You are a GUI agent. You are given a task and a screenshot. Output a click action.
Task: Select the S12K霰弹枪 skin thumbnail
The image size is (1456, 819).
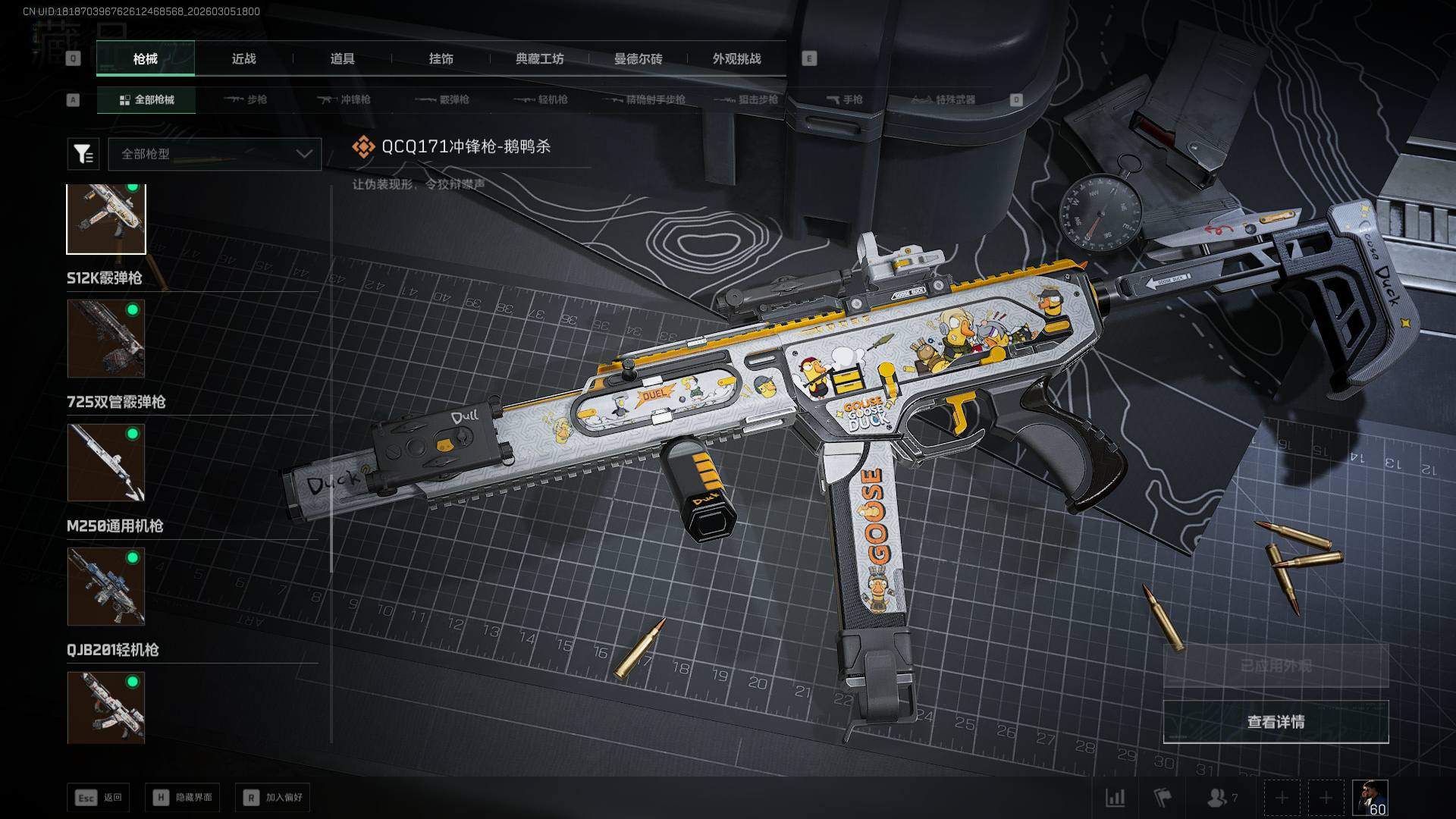106,338
